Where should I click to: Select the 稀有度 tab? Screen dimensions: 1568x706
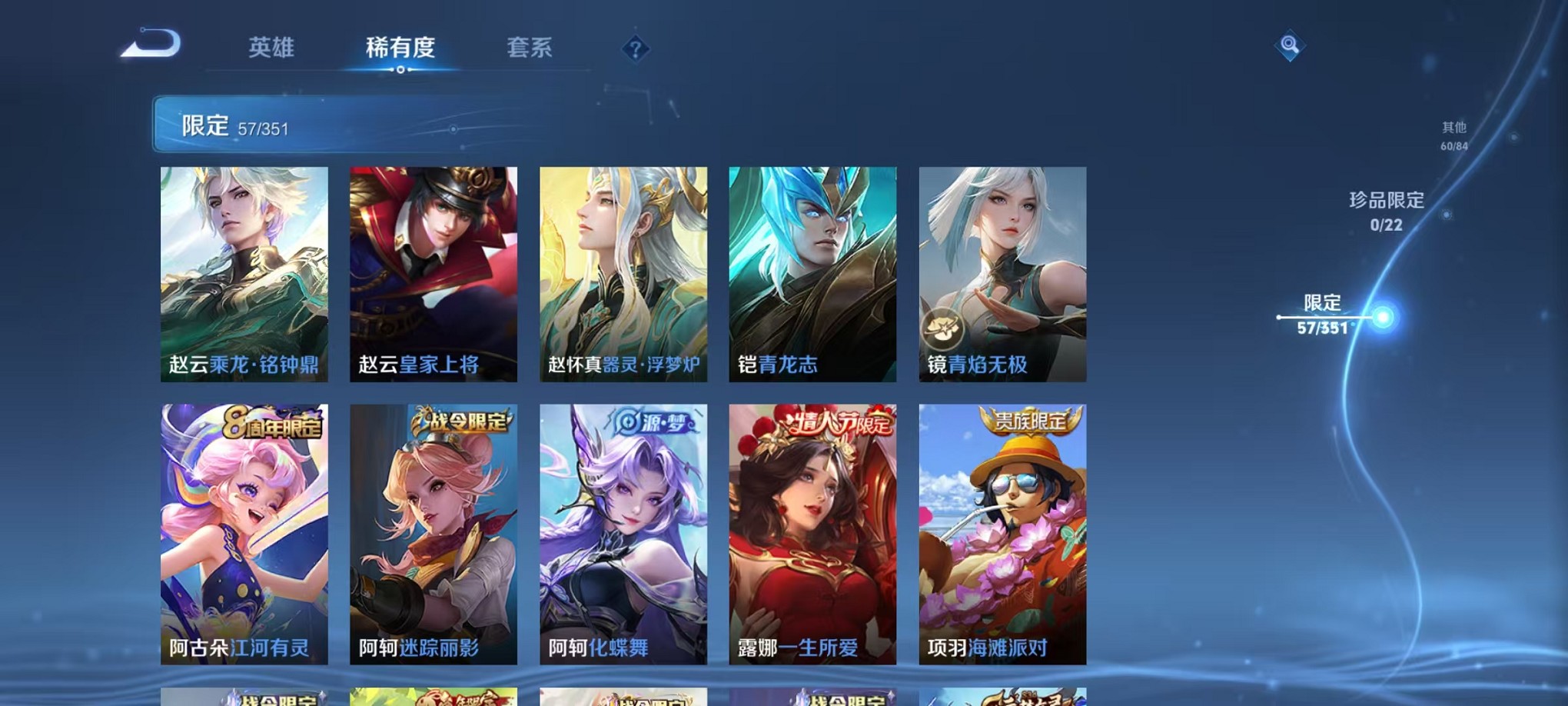pyautogui.click(x=400, y=48)
